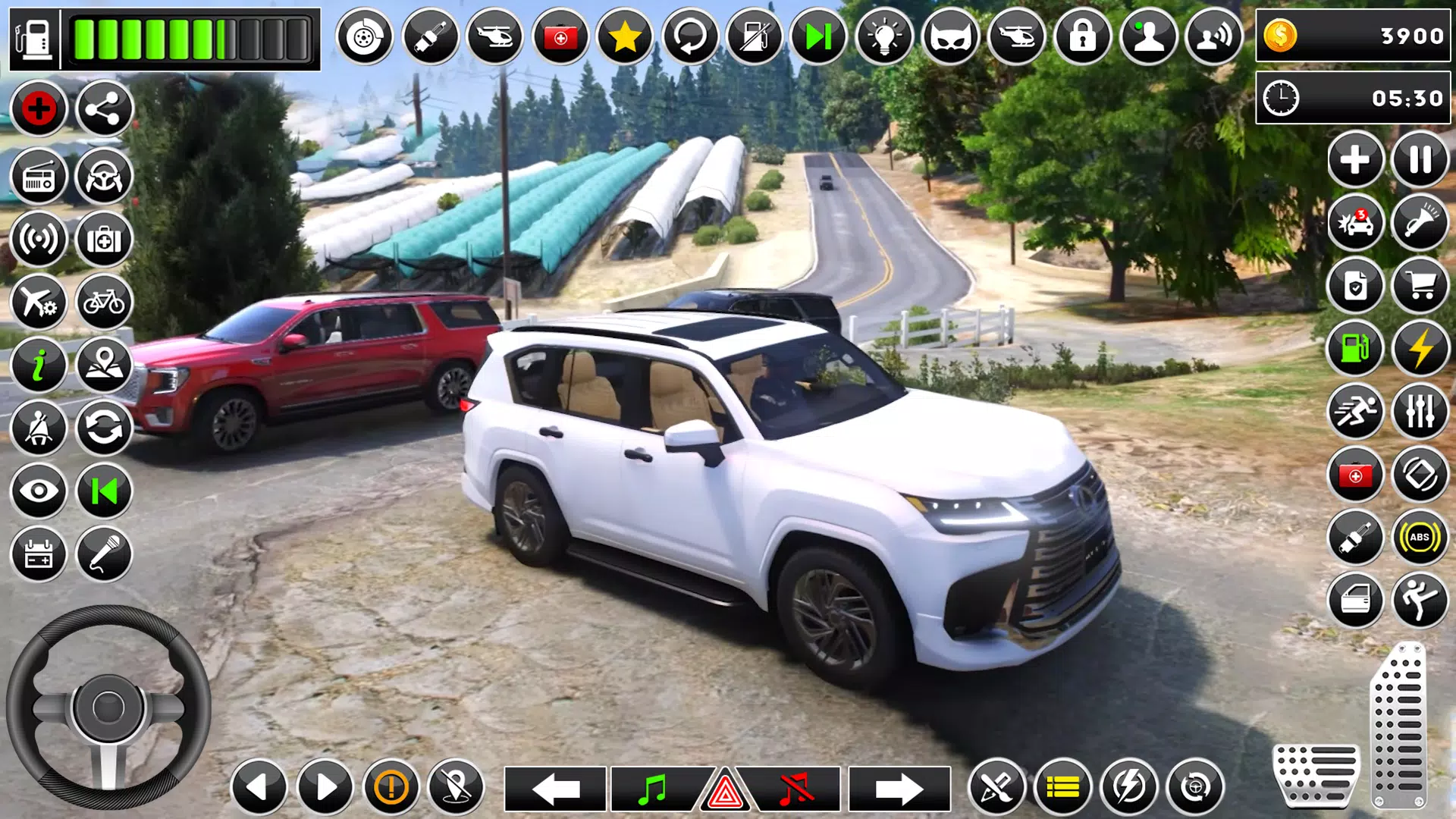The height and width of the screenshot is (819, 1456).
Task: Open the radio button
Action: tap(39, 177)
